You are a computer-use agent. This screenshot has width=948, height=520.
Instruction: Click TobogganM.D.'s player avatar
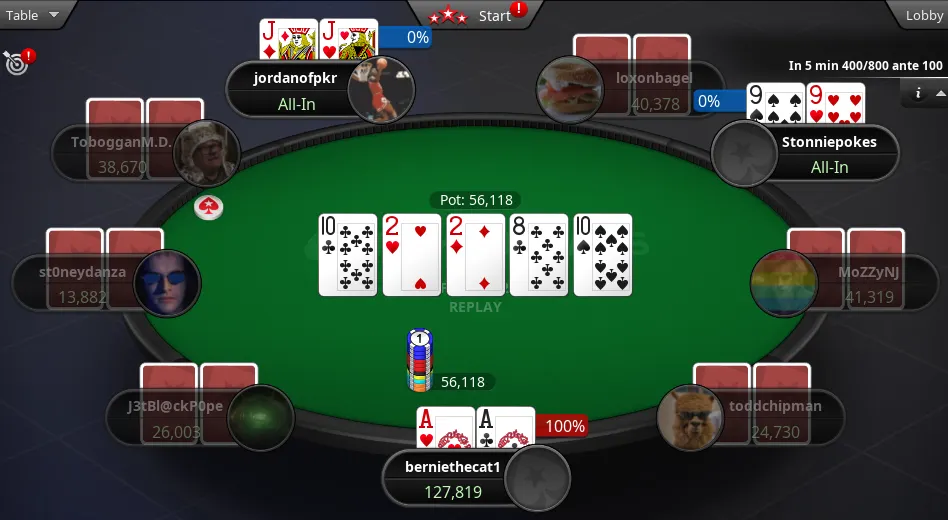tap(209, 151)
